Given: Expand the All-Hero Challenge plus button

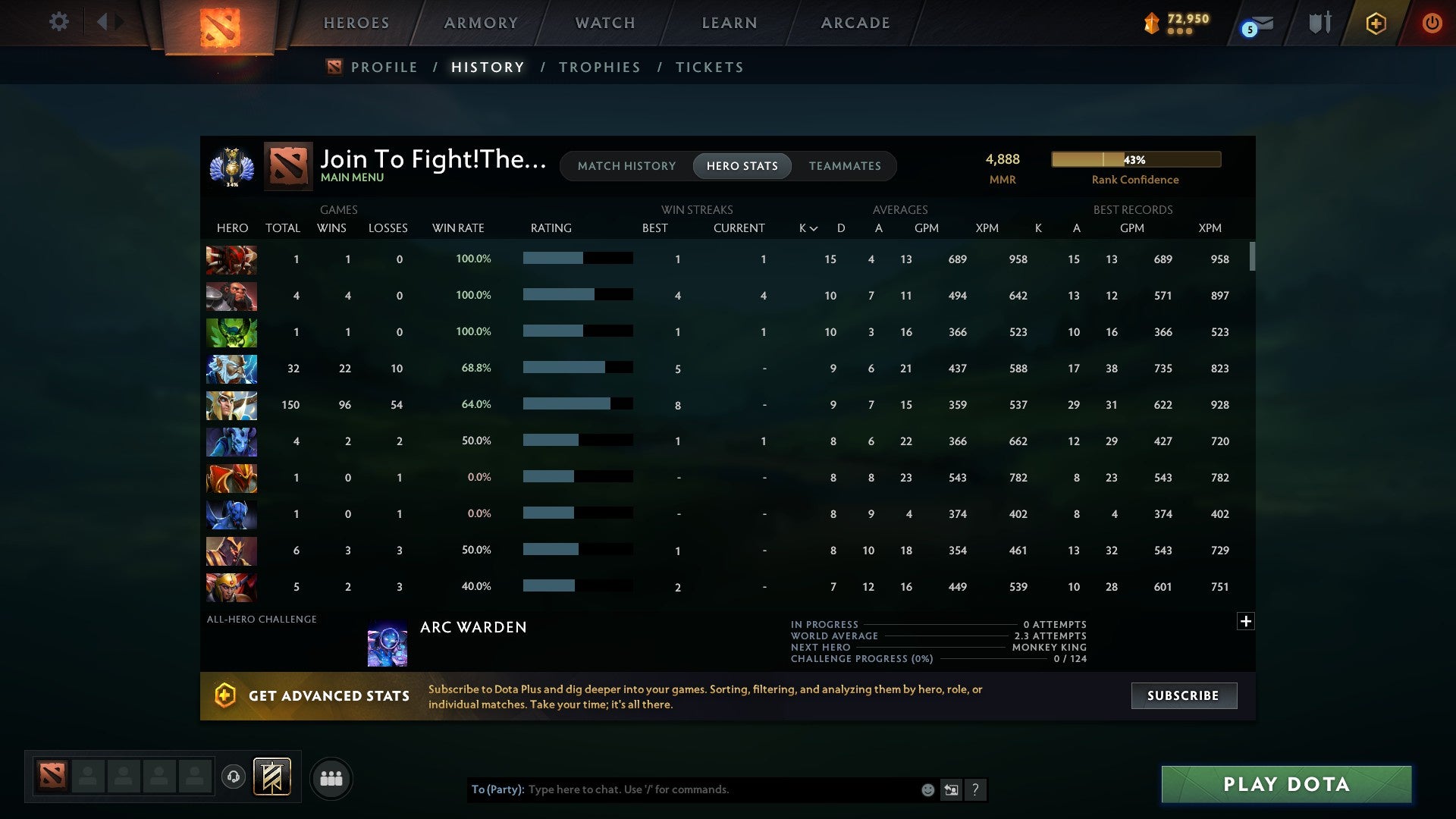Looking at the screenshot, I should click(x=1245, y=621).
